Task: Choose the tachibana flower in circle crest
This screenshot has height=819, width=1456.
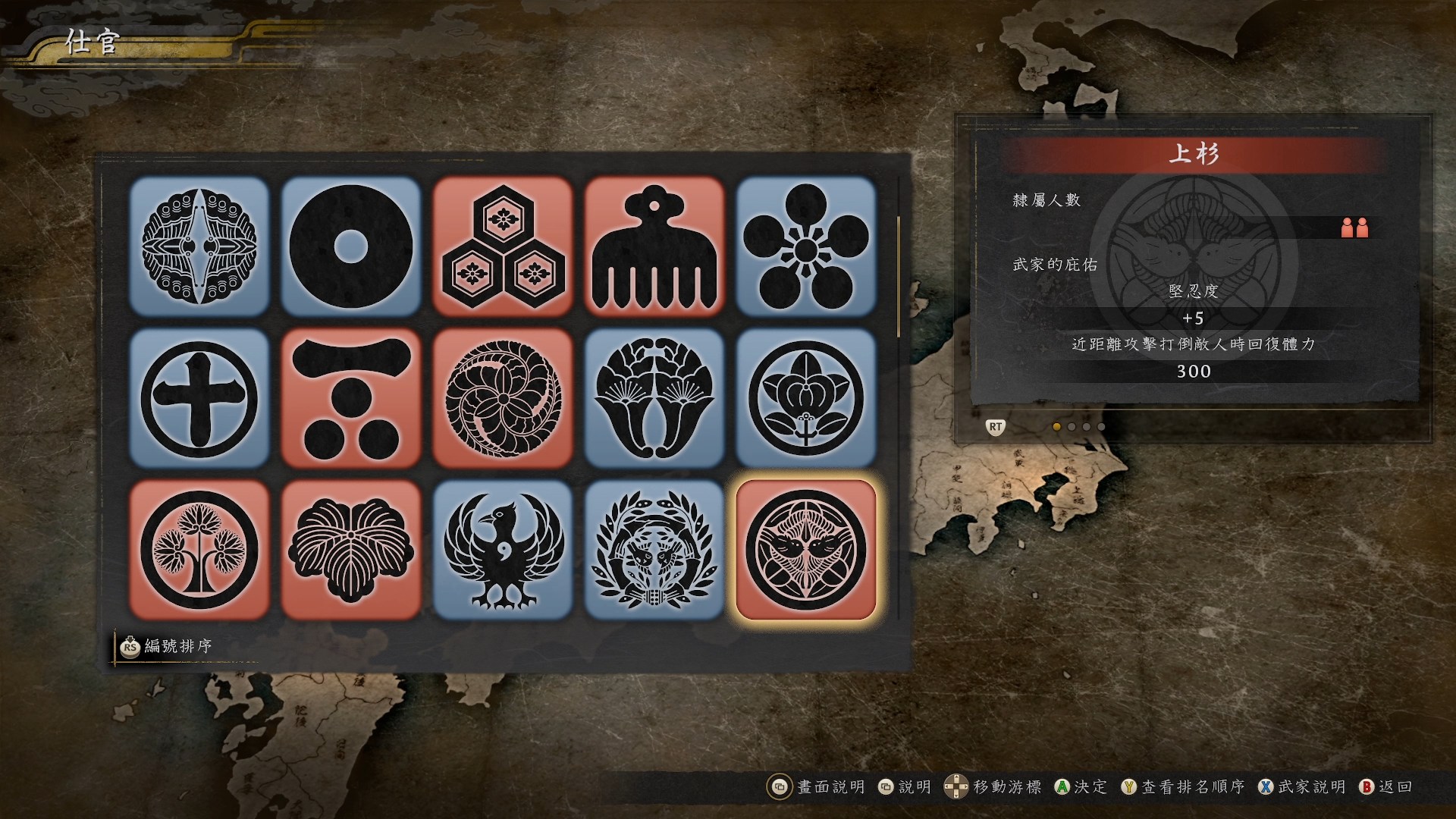Action: pos(806,398)
